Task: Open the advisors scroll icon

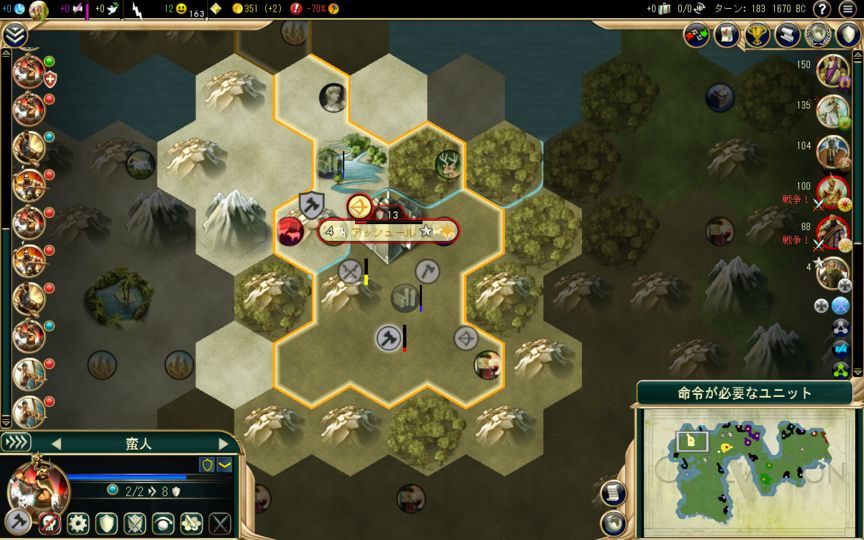Action: tap(787, 36)
